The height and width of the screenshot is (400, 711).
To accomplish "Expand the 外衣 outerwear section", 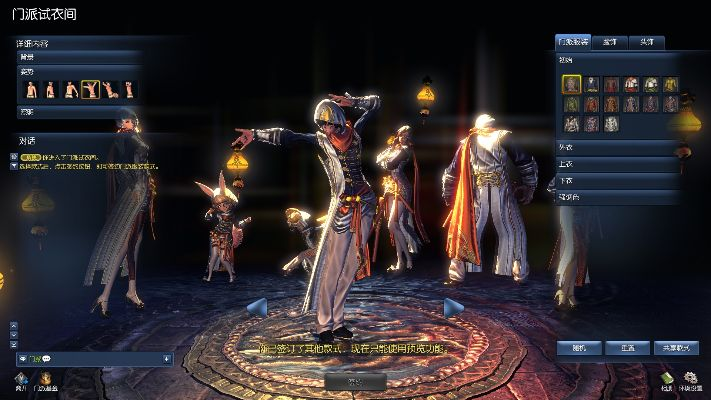I will tap(618, 149).
